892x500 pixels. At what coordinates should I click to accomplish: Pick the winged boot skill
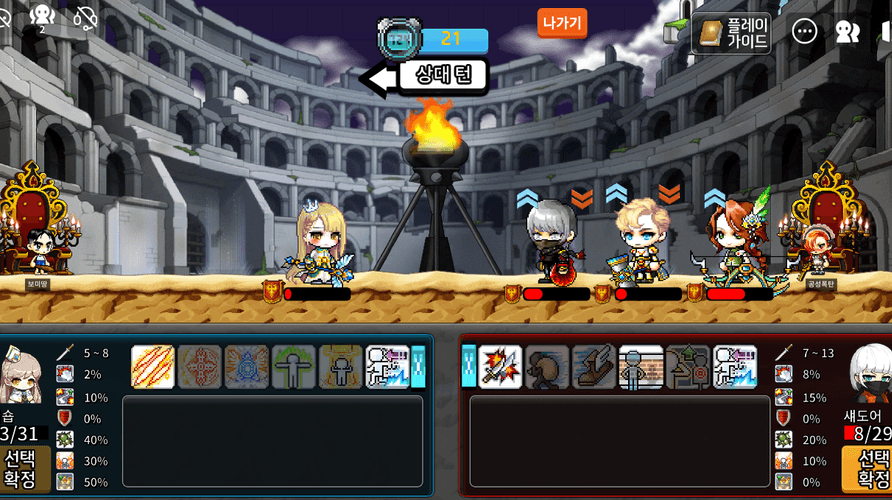click(594, 367)
